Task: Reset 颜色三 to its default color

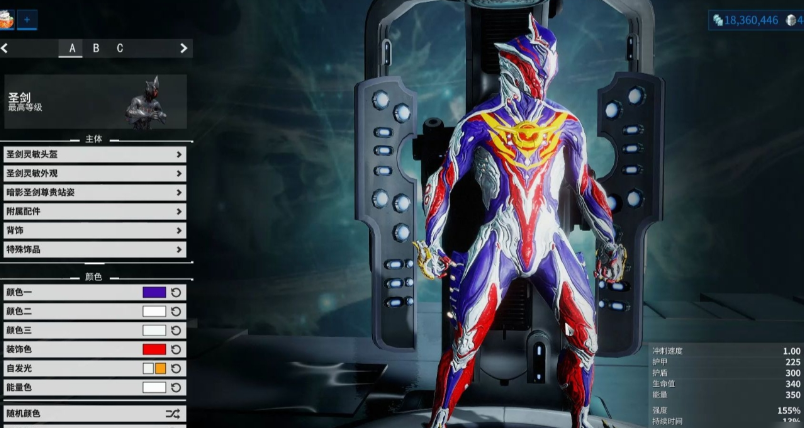Action: (176, 330)
